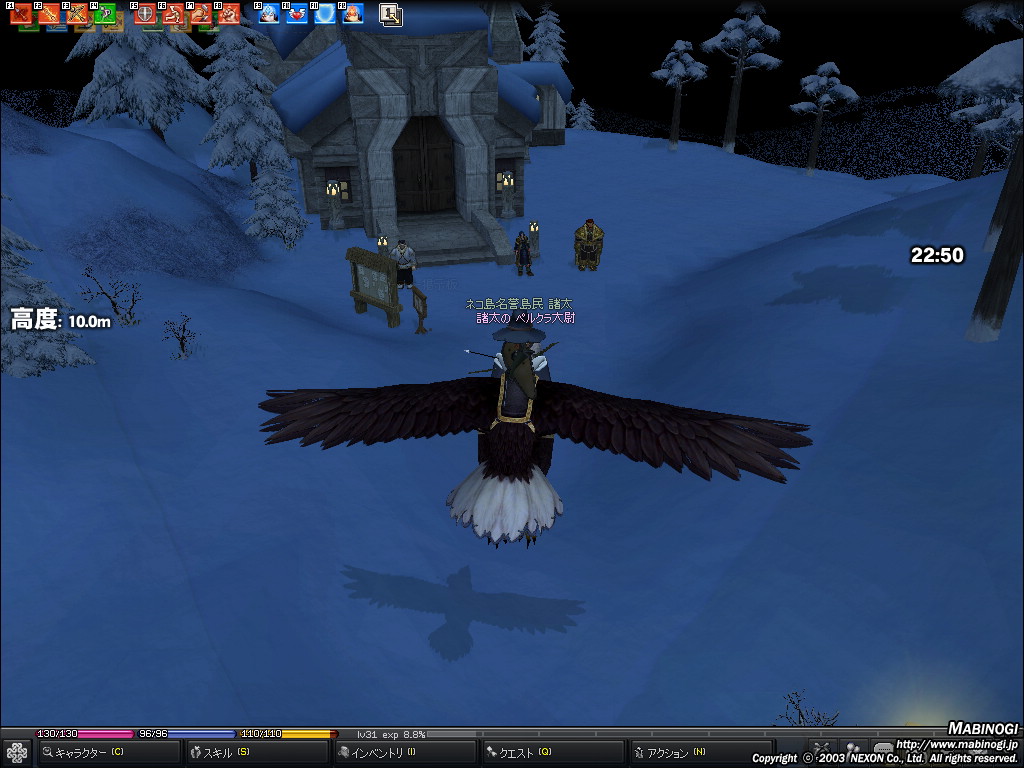1024x768 pixels.
Task: Use the F8 clenched fist skill
Action: [x=230, y=14]
